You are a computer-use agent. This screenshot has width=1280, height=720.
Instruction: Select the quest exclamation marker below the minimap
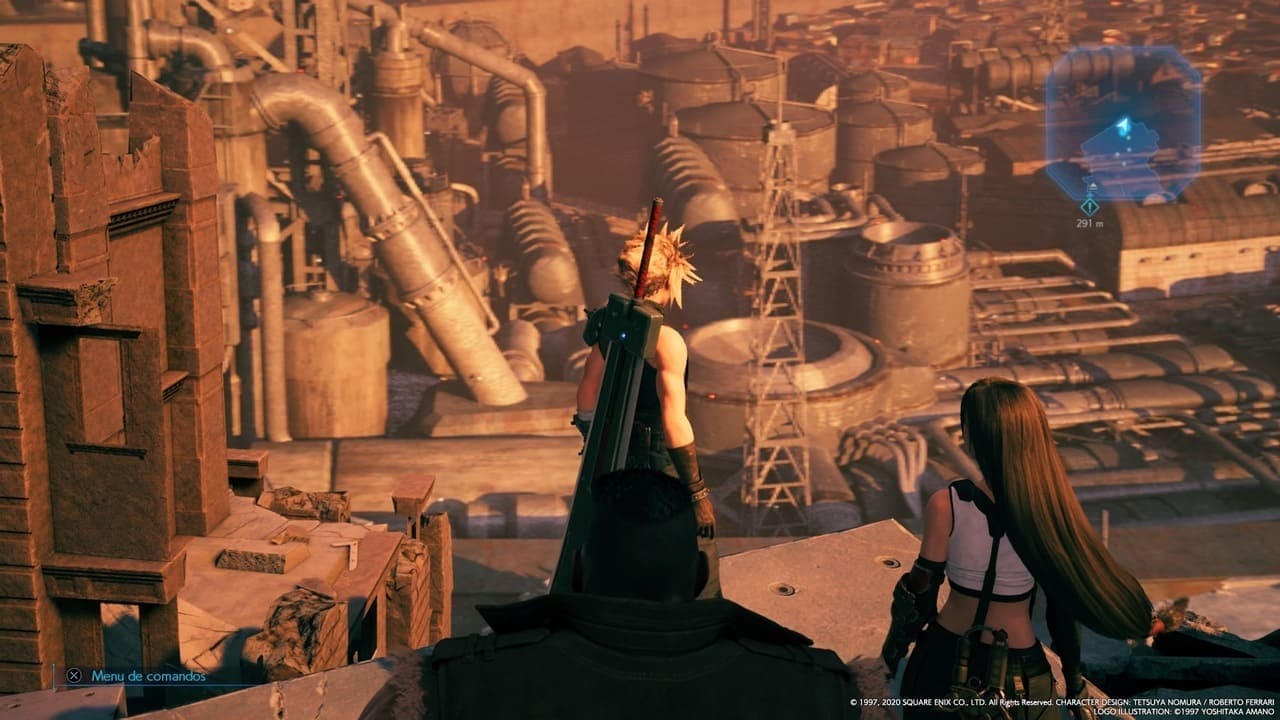tap(1089, 207)
